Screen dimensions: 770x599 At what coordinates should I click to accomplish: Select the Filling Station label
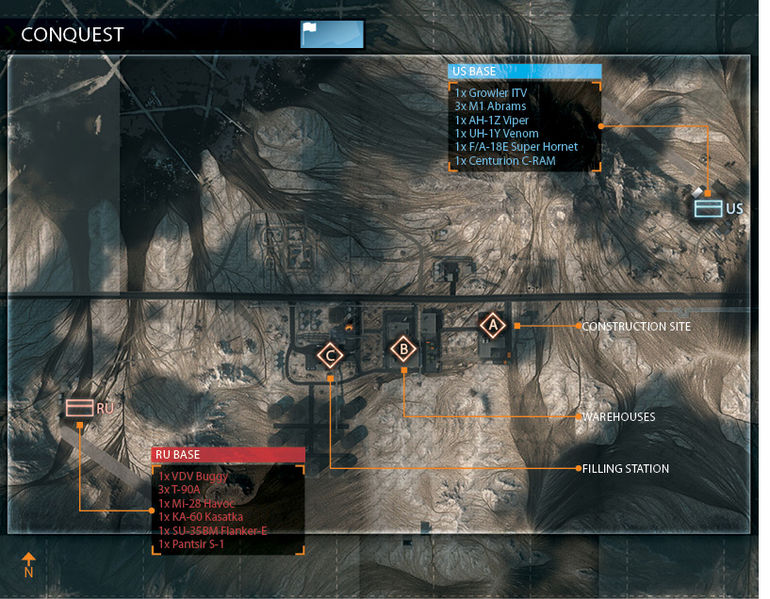click(x=625, y=468)
